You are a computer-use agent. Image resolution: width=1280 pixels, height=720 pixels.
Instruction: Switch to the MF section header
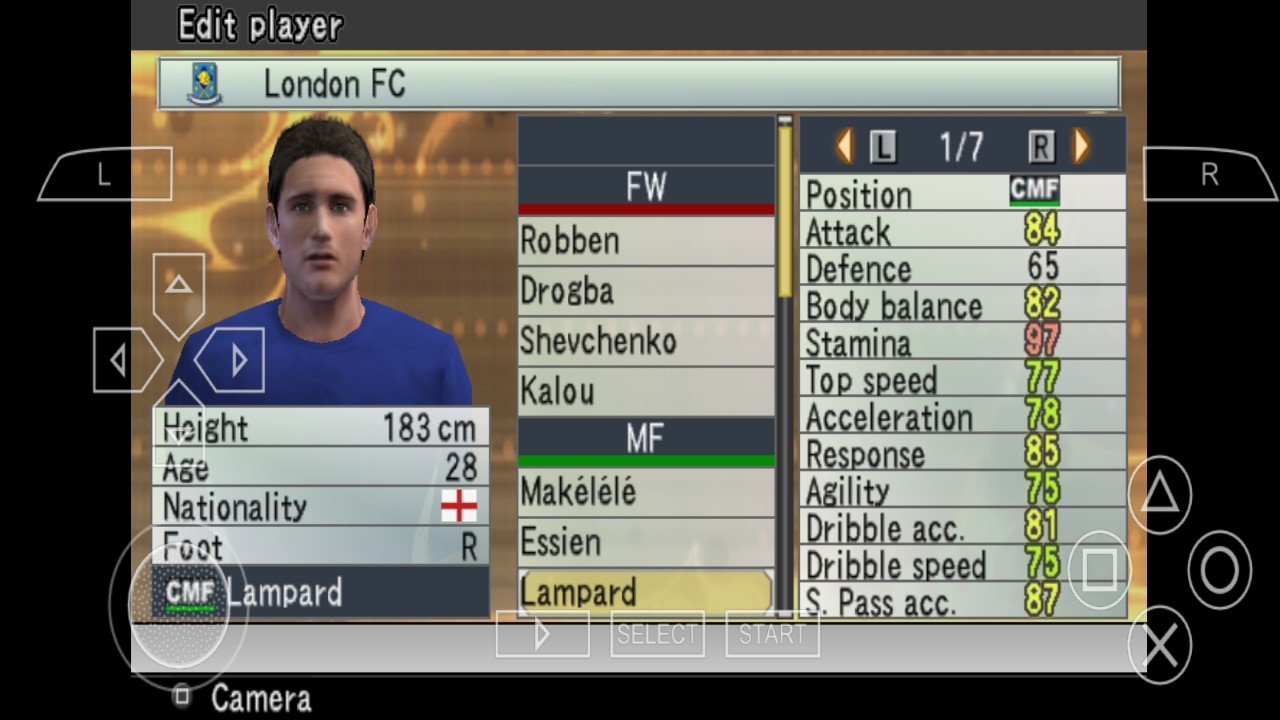645,437
